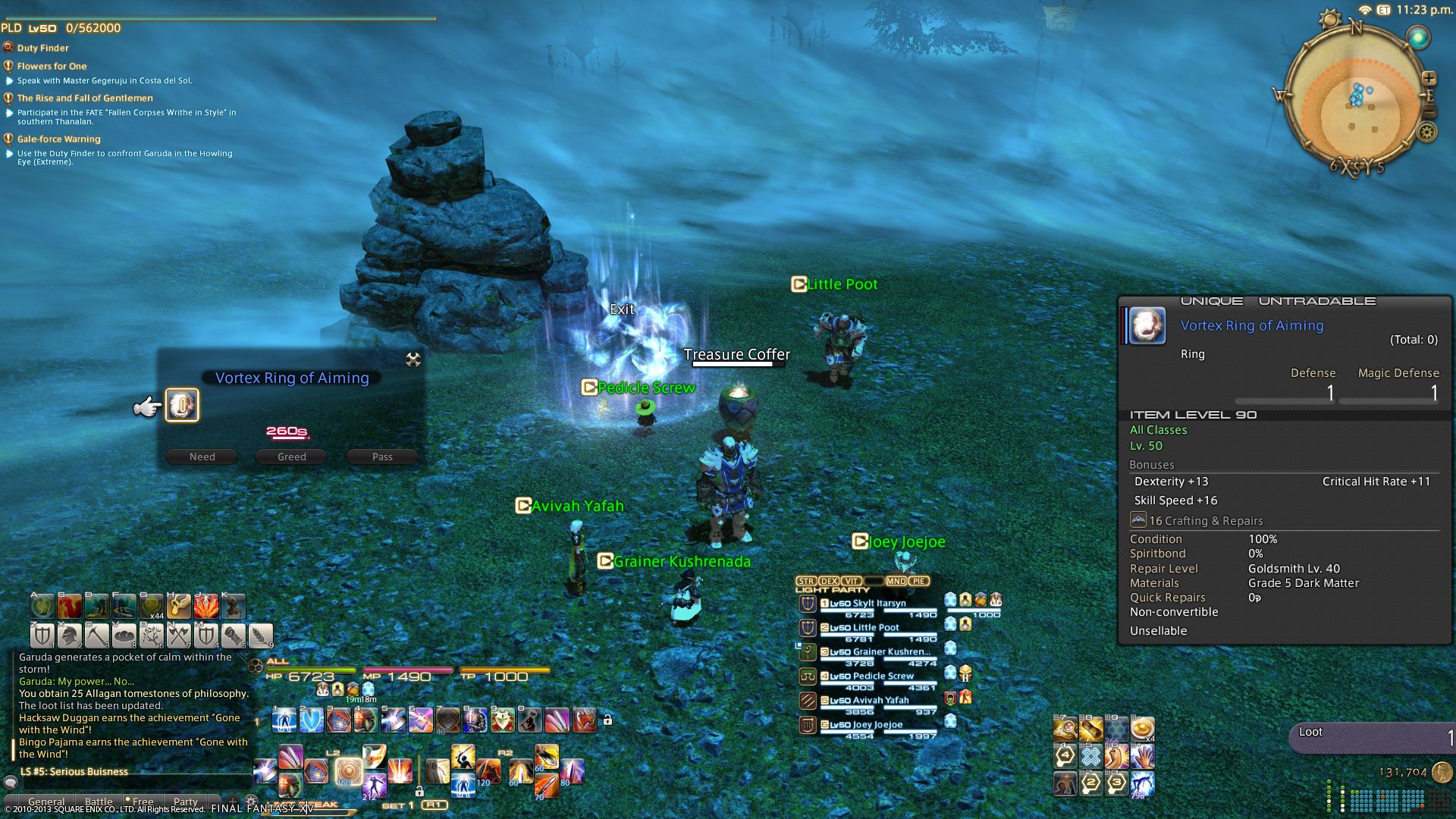
Task: Close the loot roll window
Action: tap(413, 359)
